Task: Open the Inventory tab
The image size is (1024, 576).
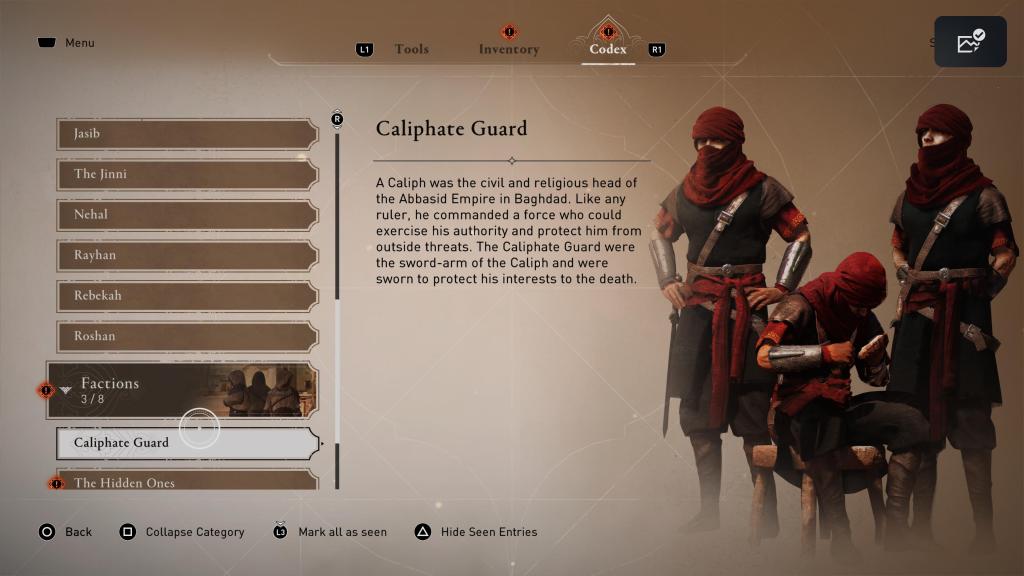Action: click(508, 49)
